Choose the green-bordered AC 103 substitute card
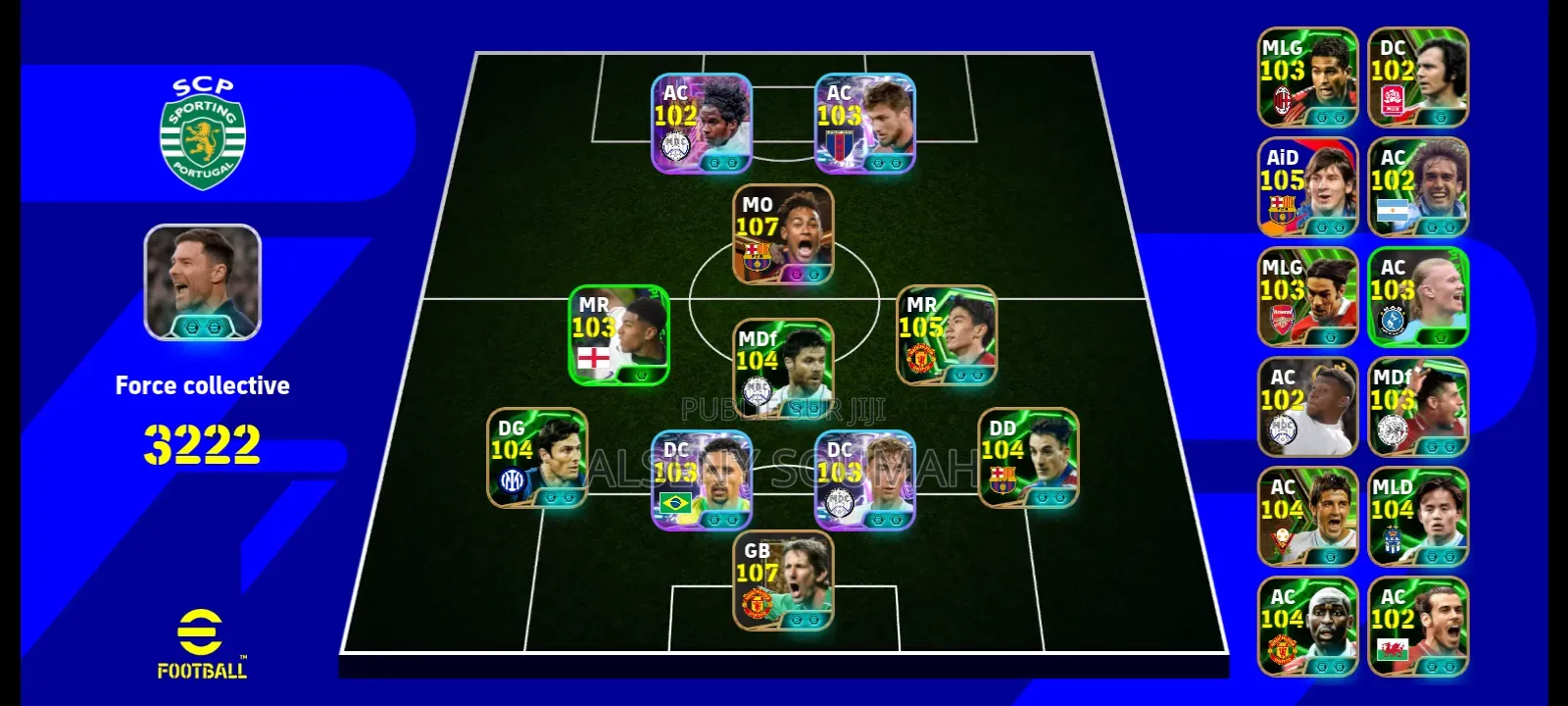Image resolution: width=1568 pixels, height=706 pixels. point(1418,297)
